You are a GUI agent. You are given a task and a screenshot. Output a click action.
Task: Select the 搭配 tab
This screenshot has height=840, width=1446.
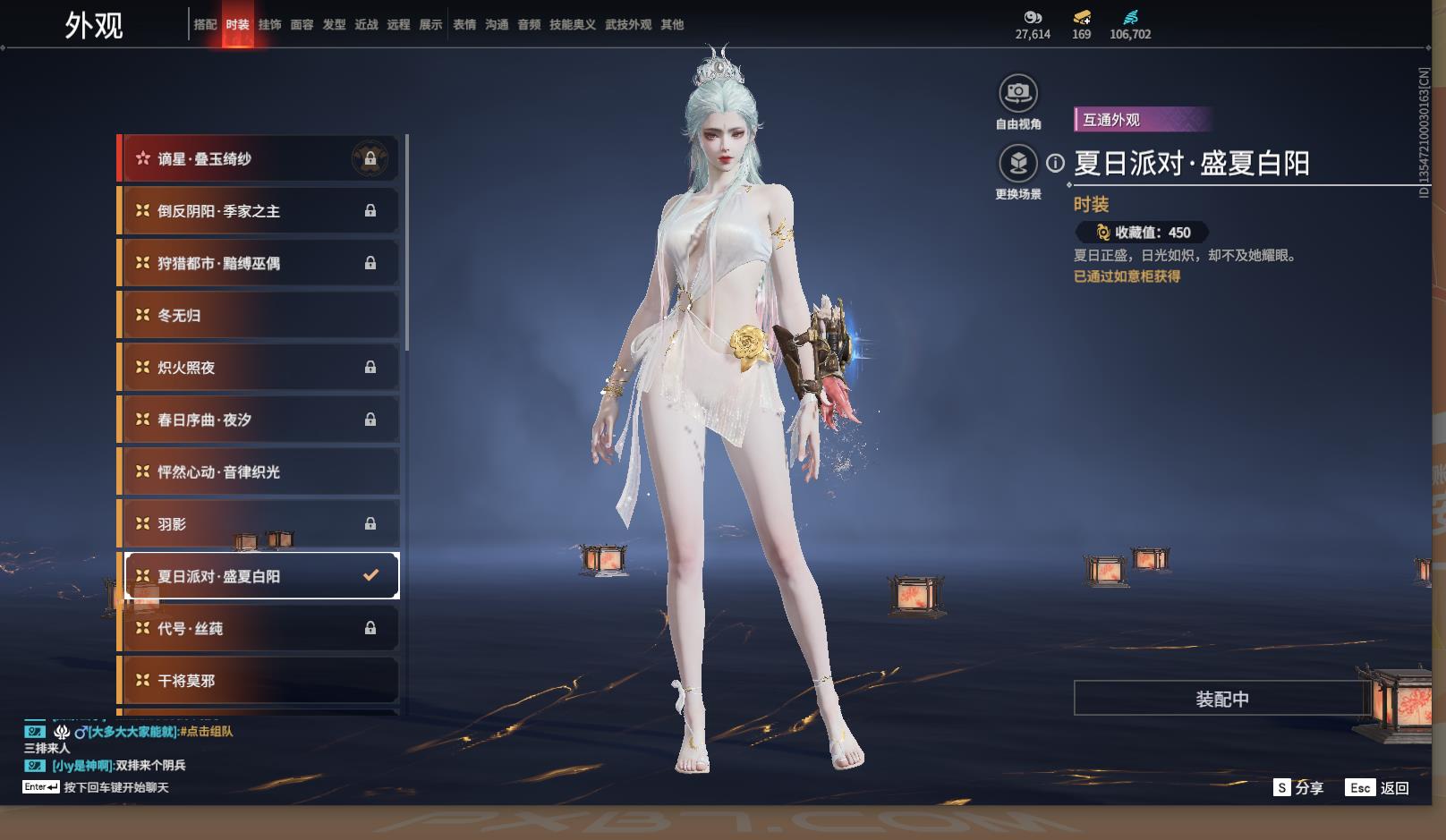(205, 25)
